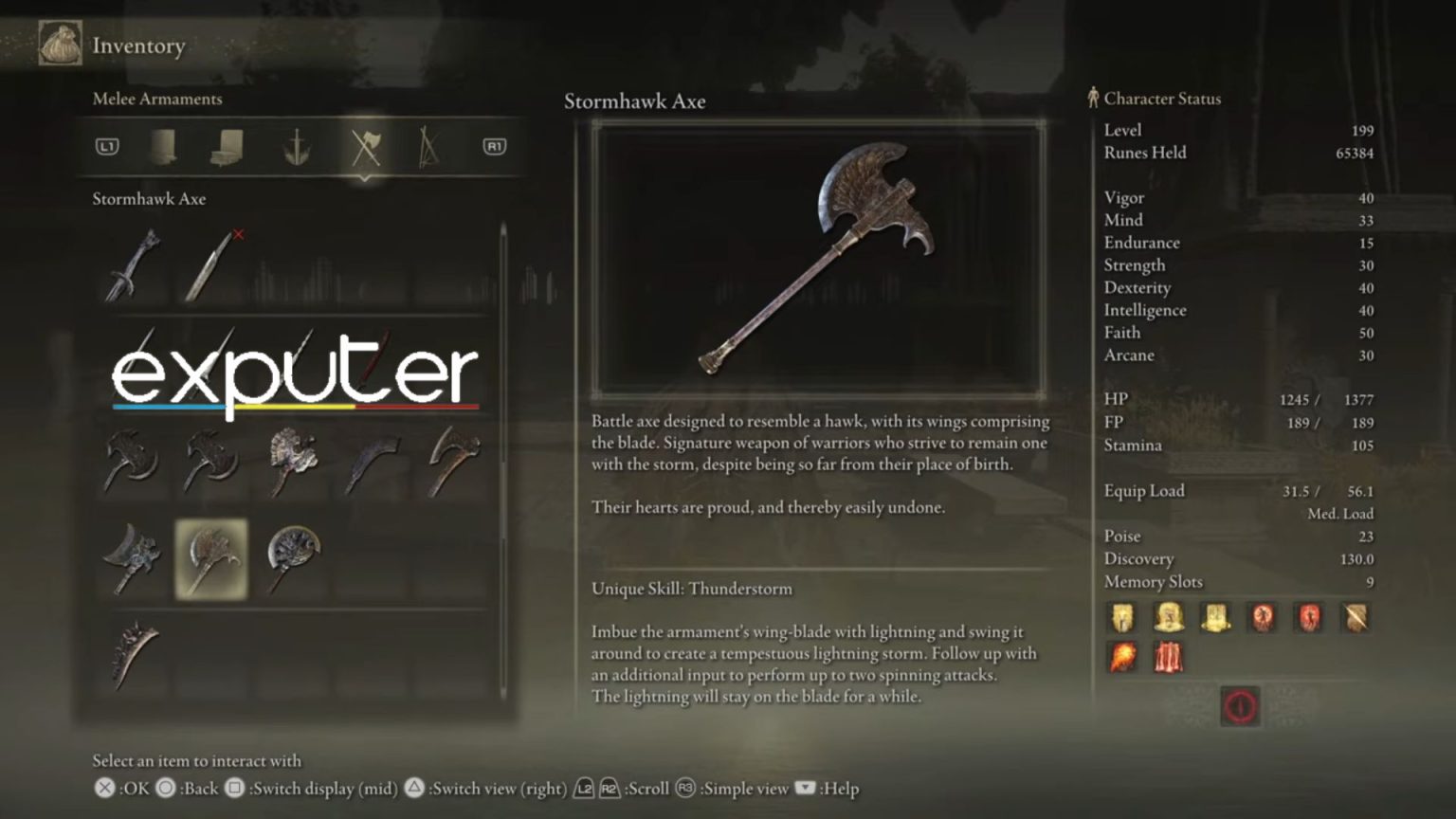
Task: Toggle Simple view via the R3 prompt
Action: pyautogui.click(x=684, y=789)
